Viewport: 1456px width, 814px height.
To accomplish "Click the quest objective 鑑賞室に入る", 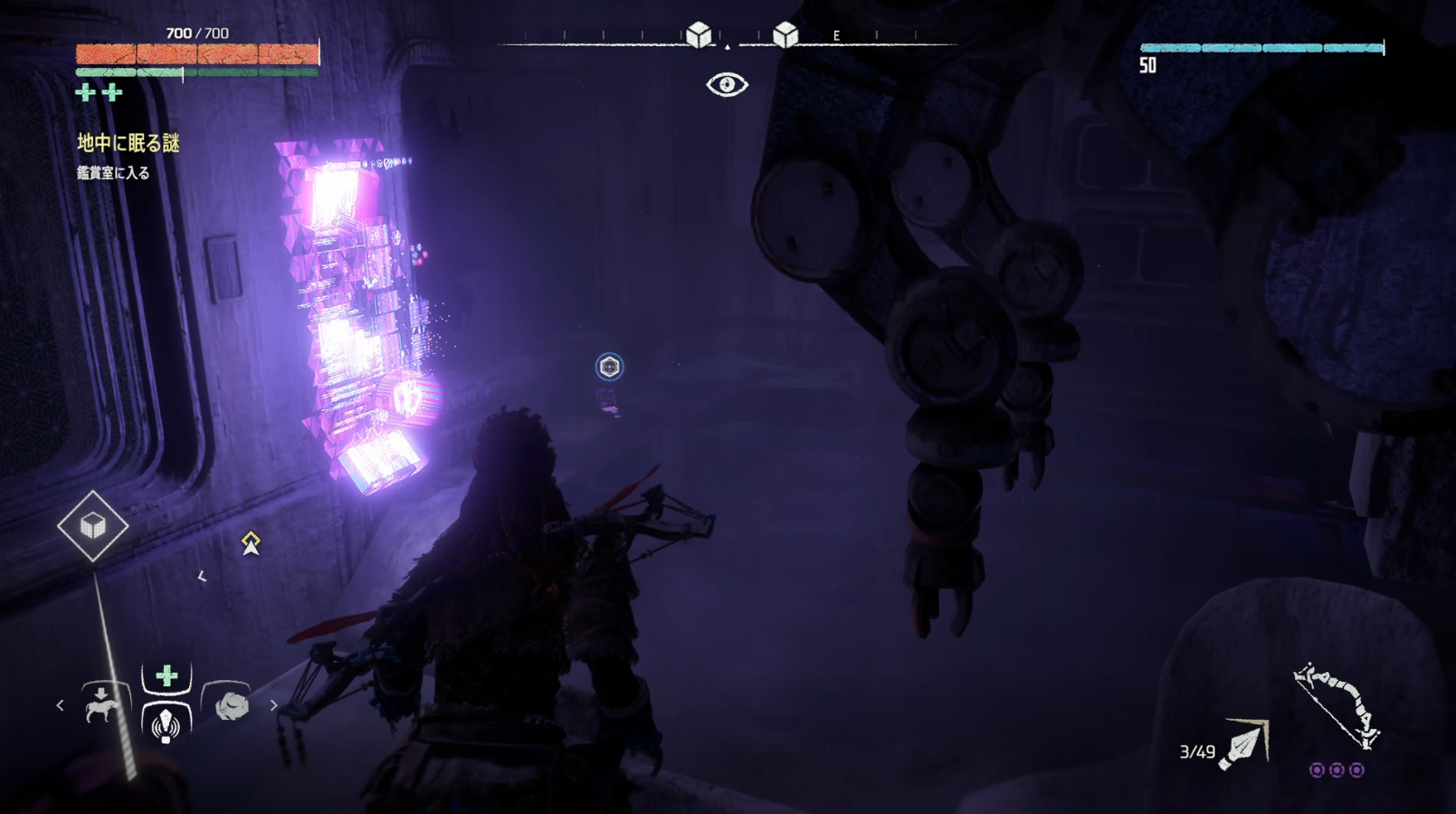I will point(113,173).
